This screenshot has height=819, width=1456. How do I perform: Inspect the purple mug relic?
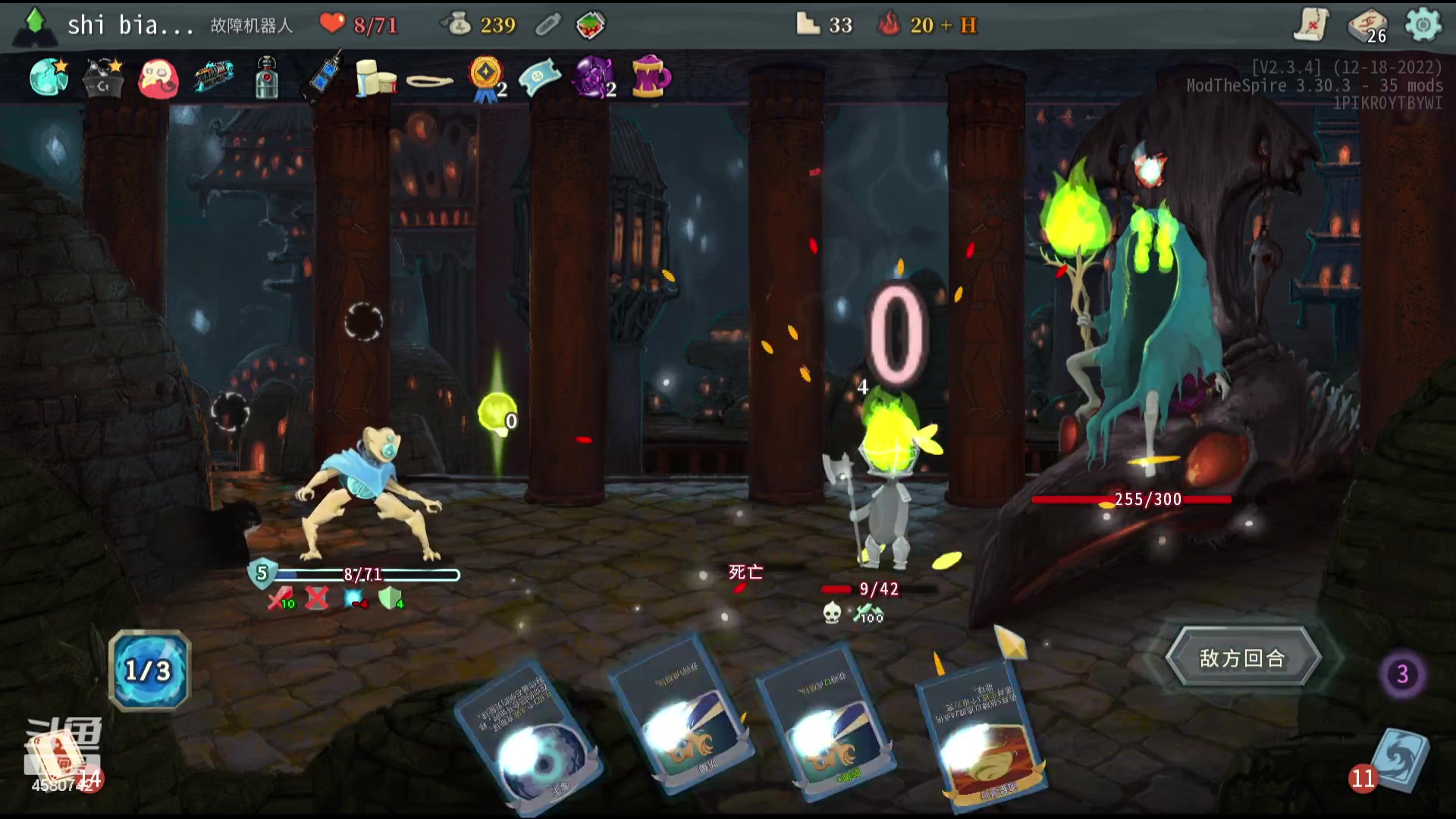650,77
